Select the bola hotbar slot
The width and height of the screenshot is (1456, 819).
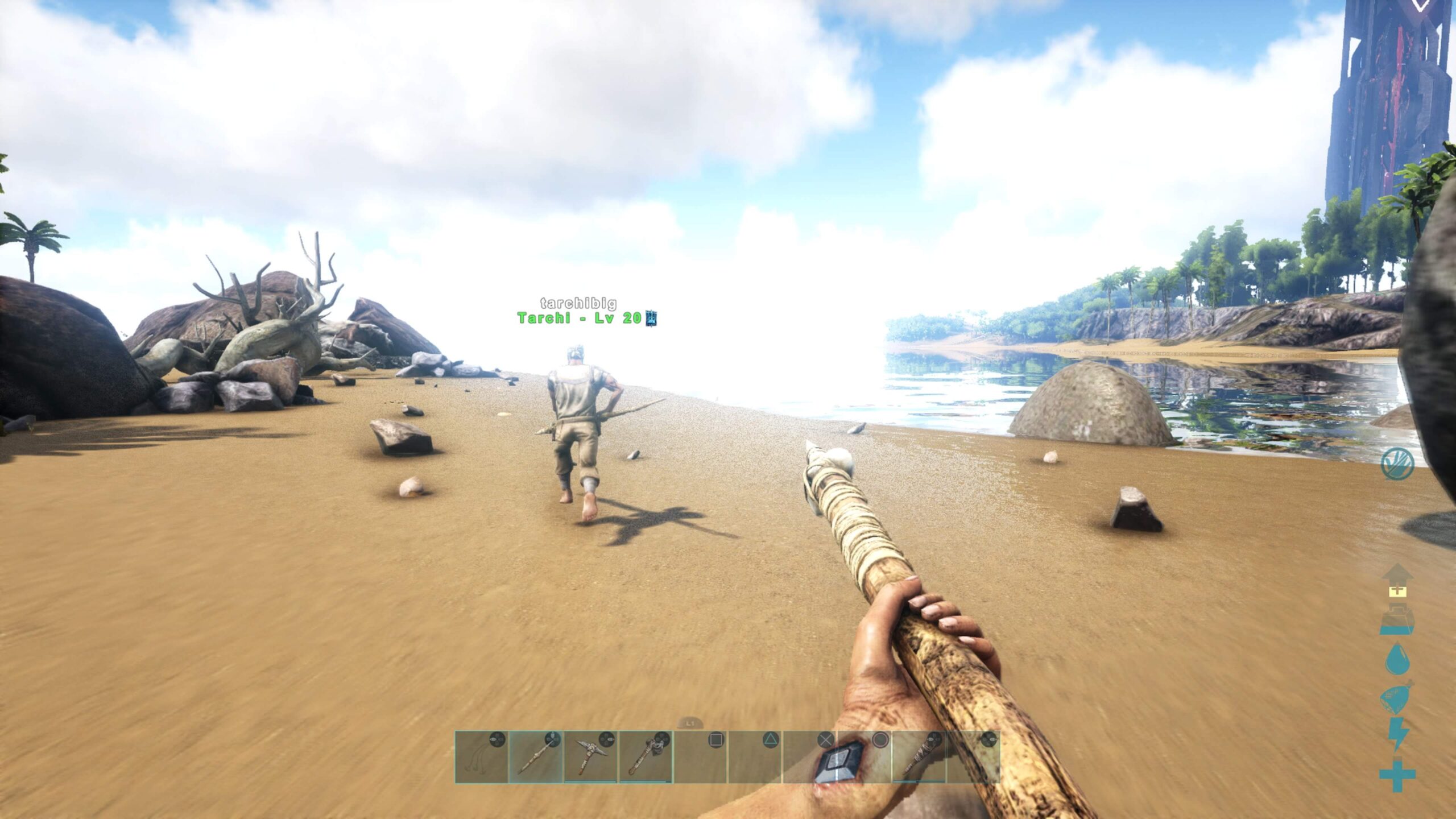coord(481,757)
